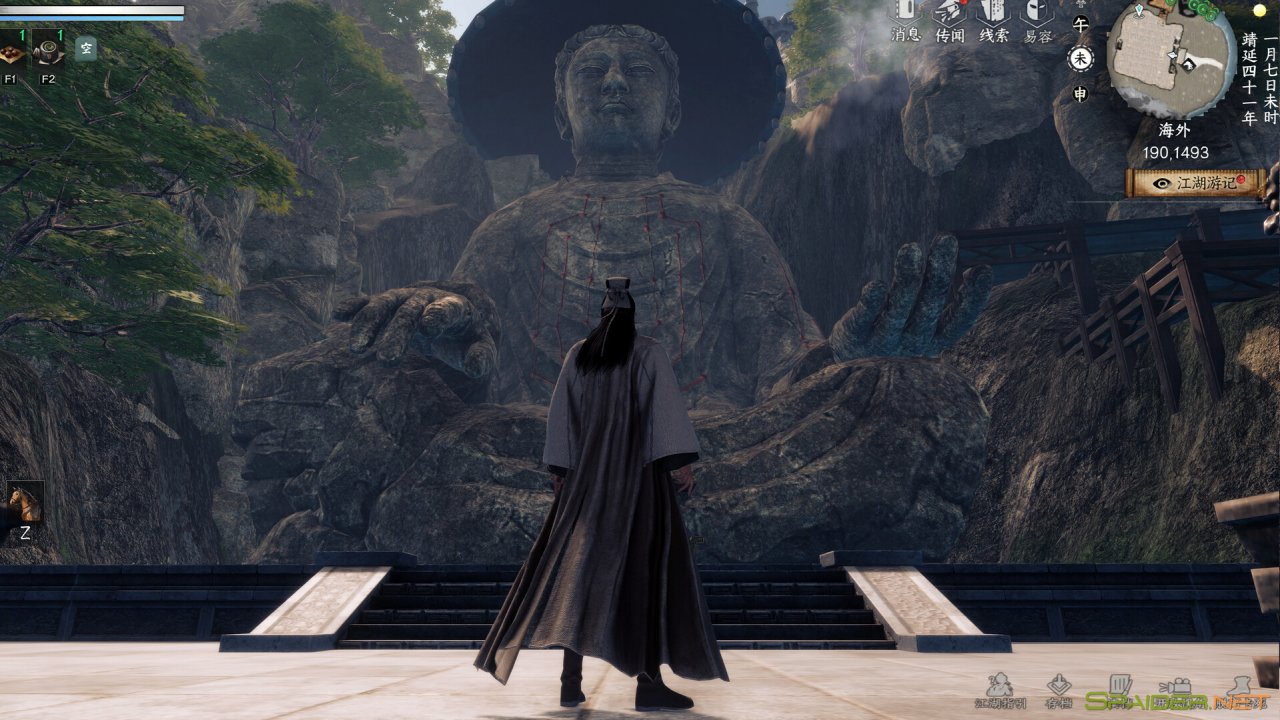The width and height of the screenshot is (1280, 720).
Task: Click the 存档 save game button
Action: pos(1059,688)
